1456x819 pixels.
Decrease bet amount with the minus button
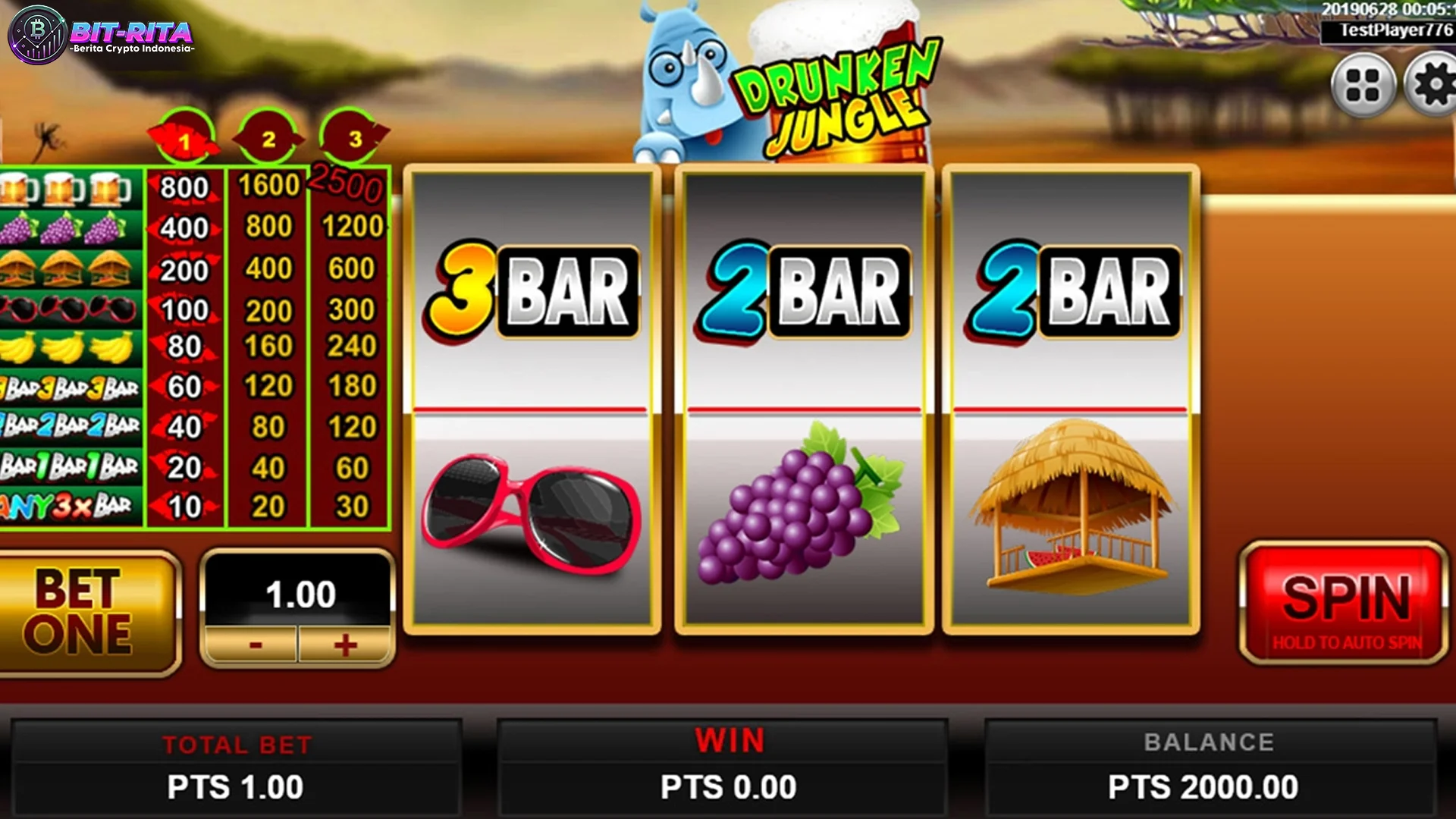pos(255,645)
